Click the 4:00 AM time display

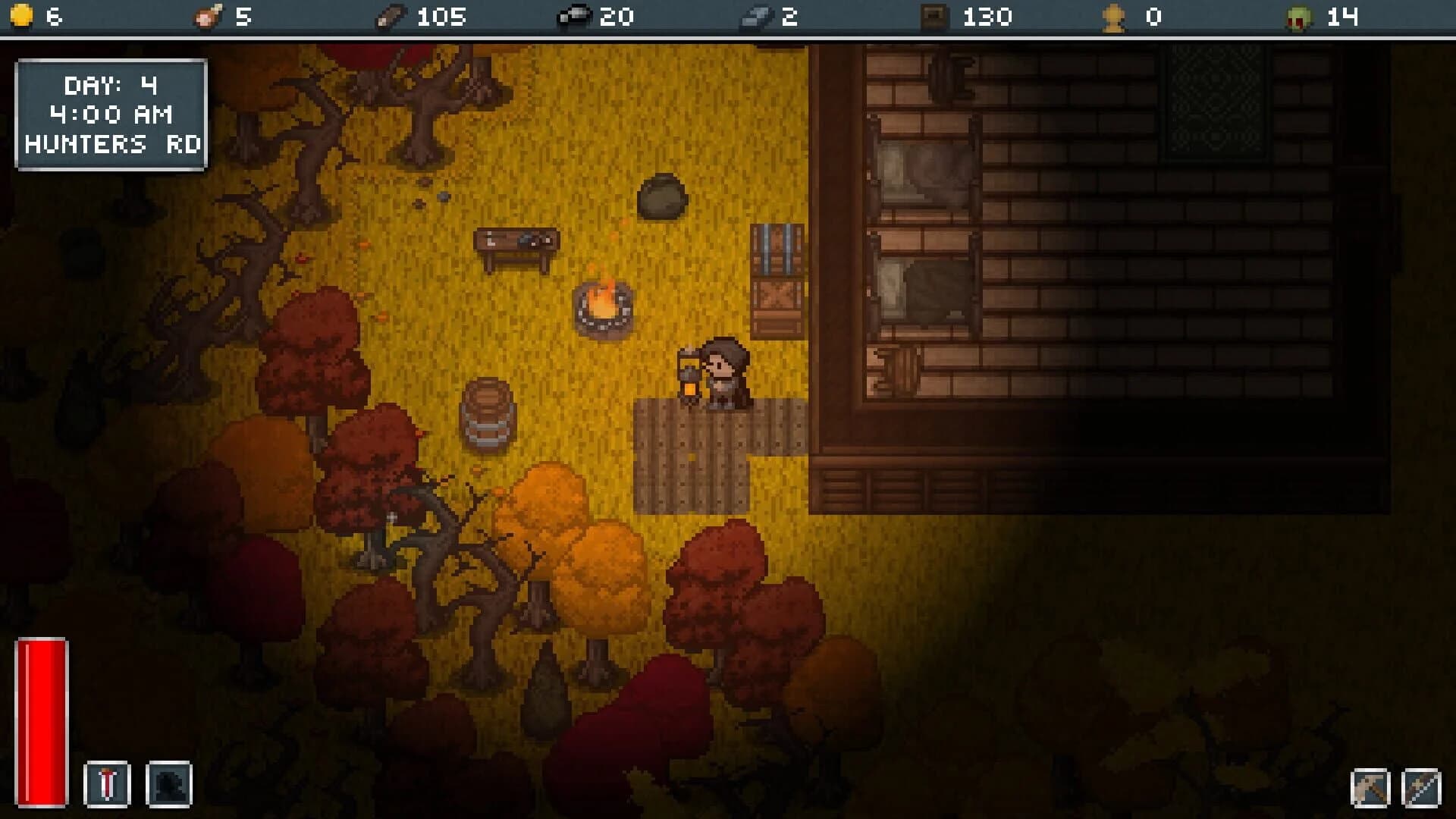111,114
